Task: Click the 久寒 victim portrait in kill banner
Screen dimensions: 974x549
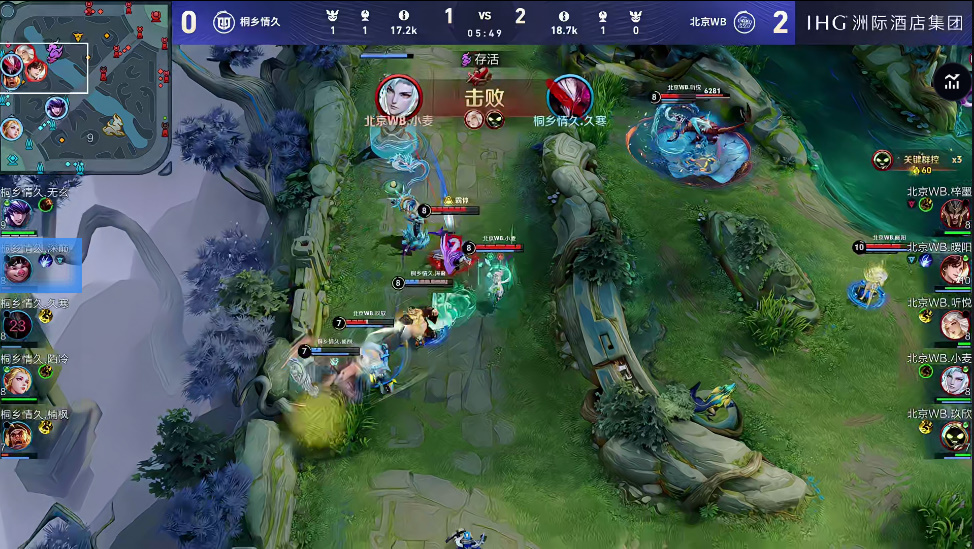Action: tap(569, 96)
